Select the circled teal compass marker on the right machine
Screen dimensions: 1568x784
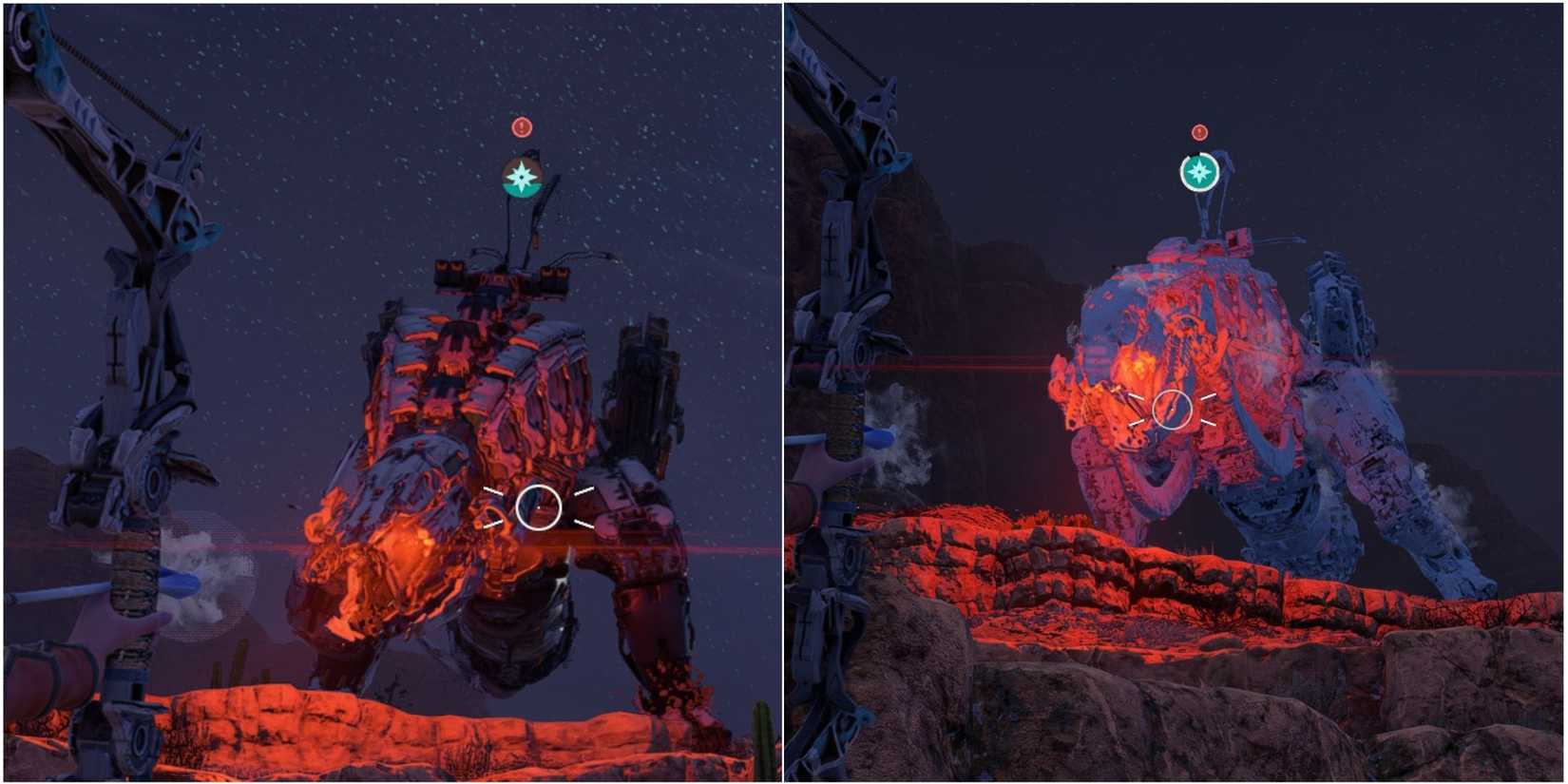1199,173
